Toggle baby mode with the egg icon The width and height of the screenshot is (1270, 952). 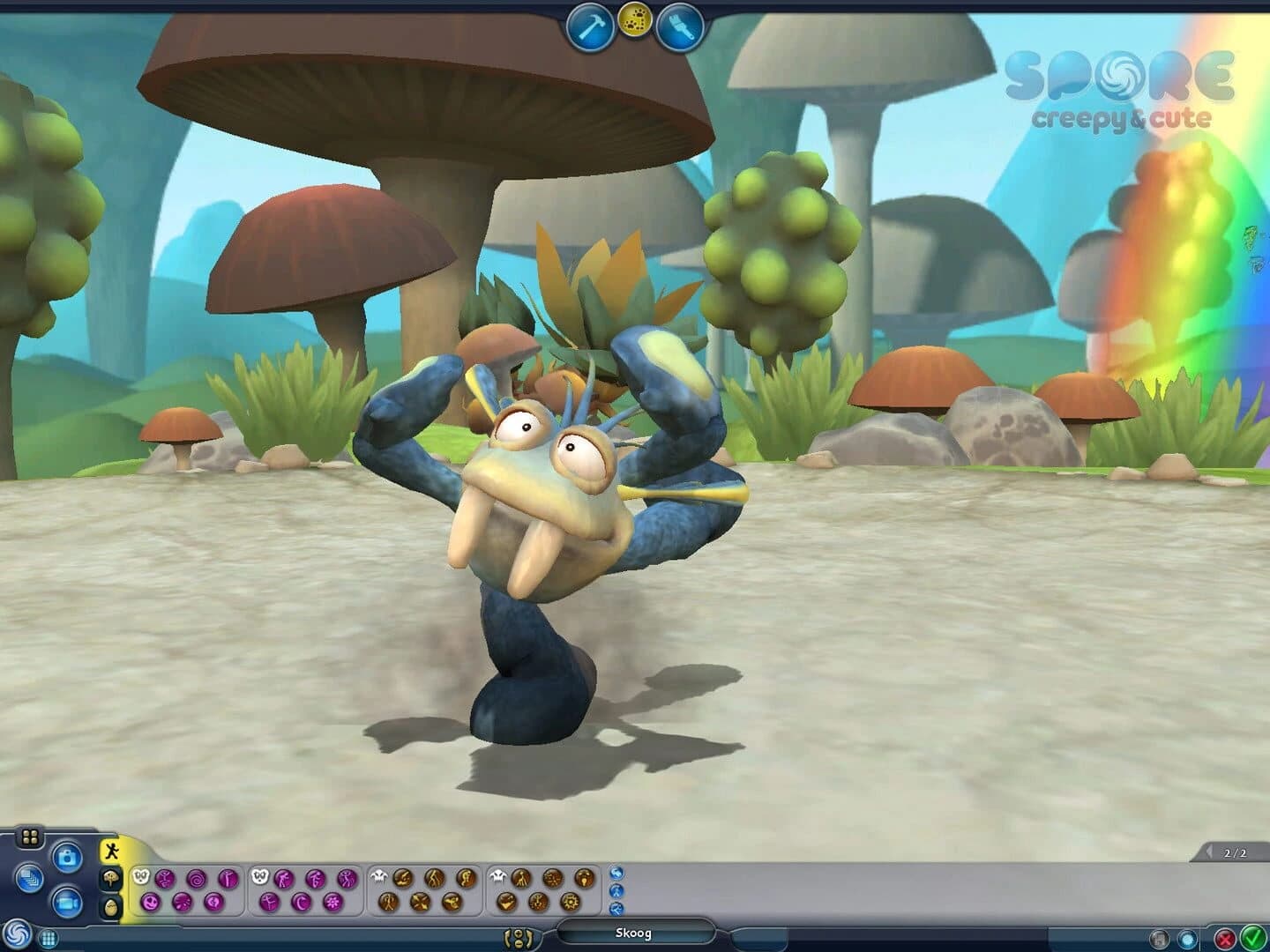[x=111, y=904]
